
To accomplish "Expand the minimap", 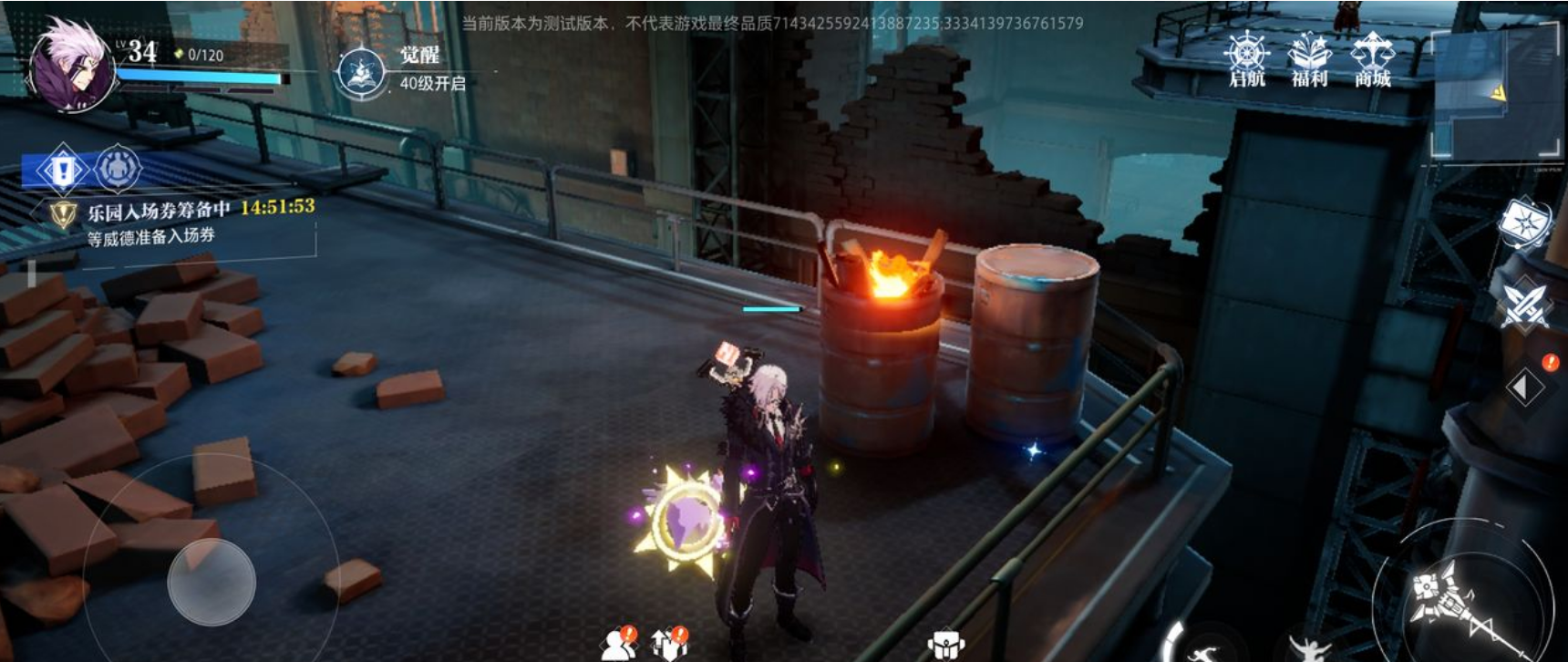I will [x=1491, y=93].
